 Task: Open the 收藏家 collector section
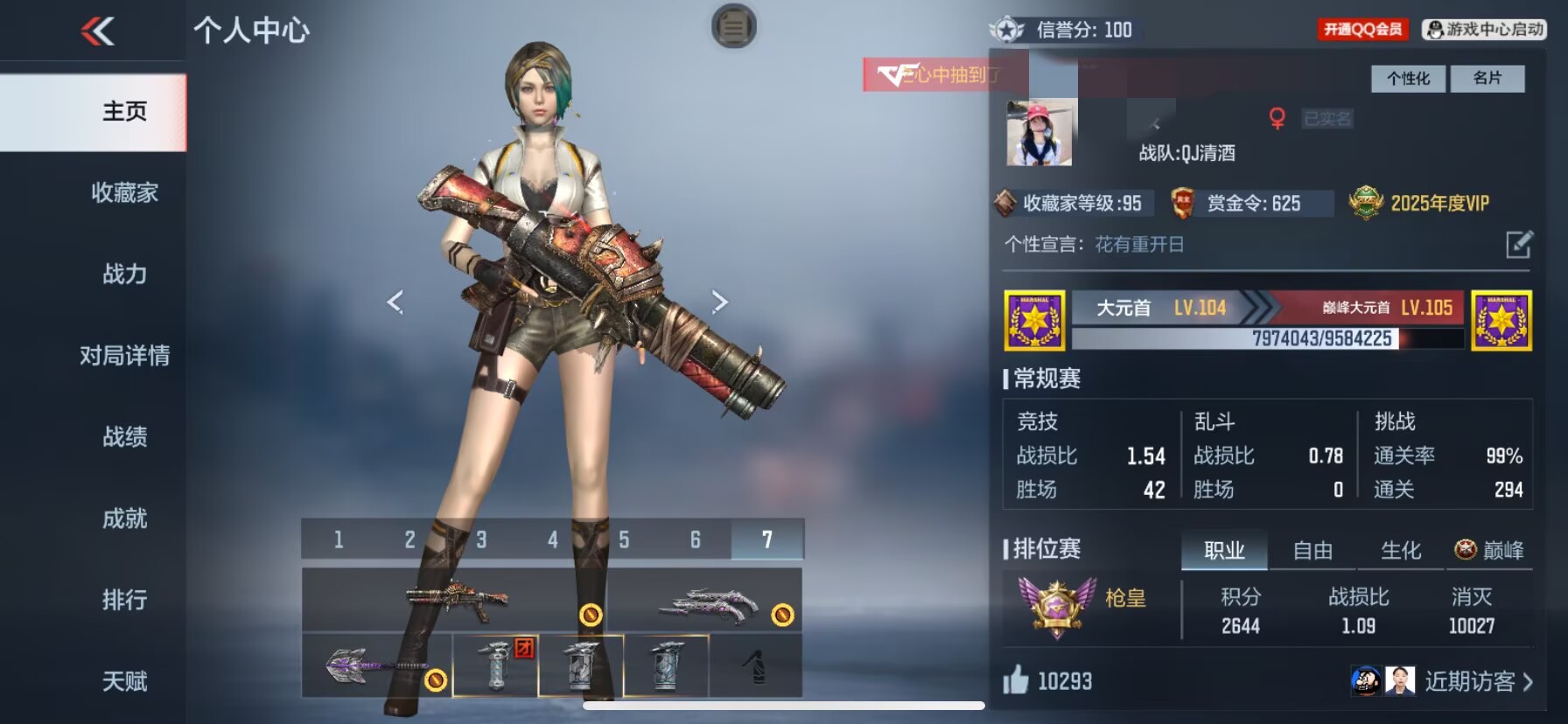(x=124, y=192)
